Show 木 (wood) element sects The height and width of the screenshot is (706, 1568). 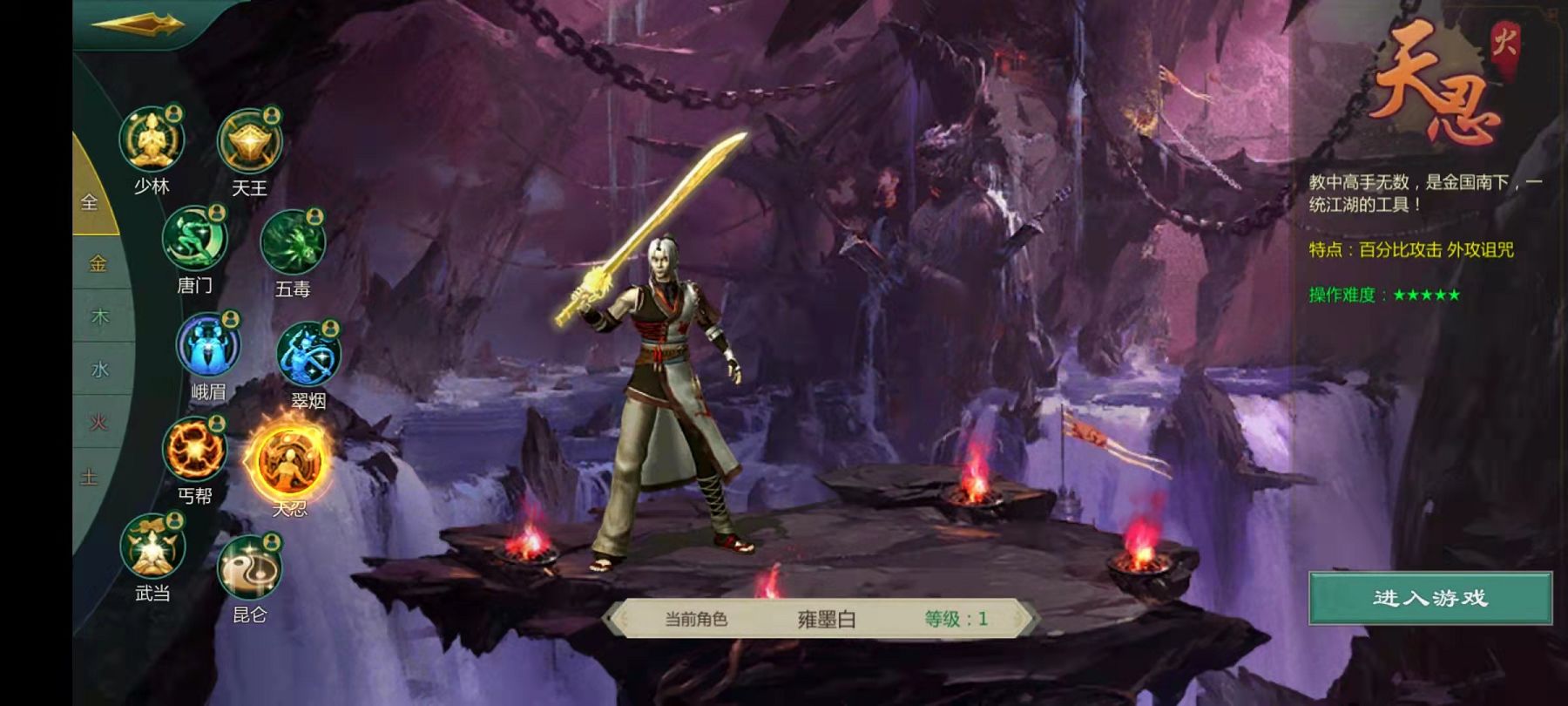pos(99,316)
